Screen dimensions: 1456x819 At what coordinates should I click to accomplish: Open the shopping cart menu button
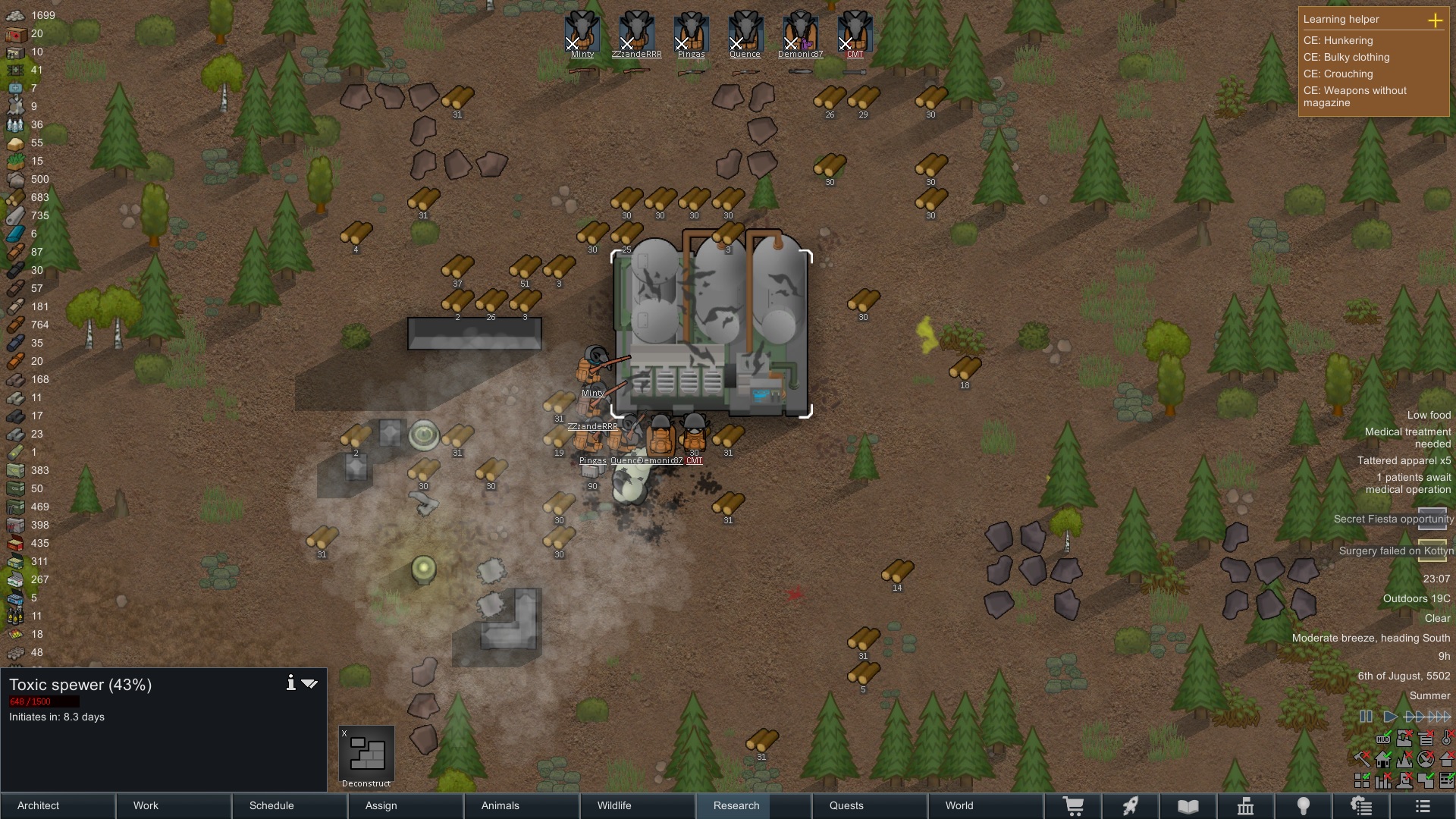[1073, 806]
